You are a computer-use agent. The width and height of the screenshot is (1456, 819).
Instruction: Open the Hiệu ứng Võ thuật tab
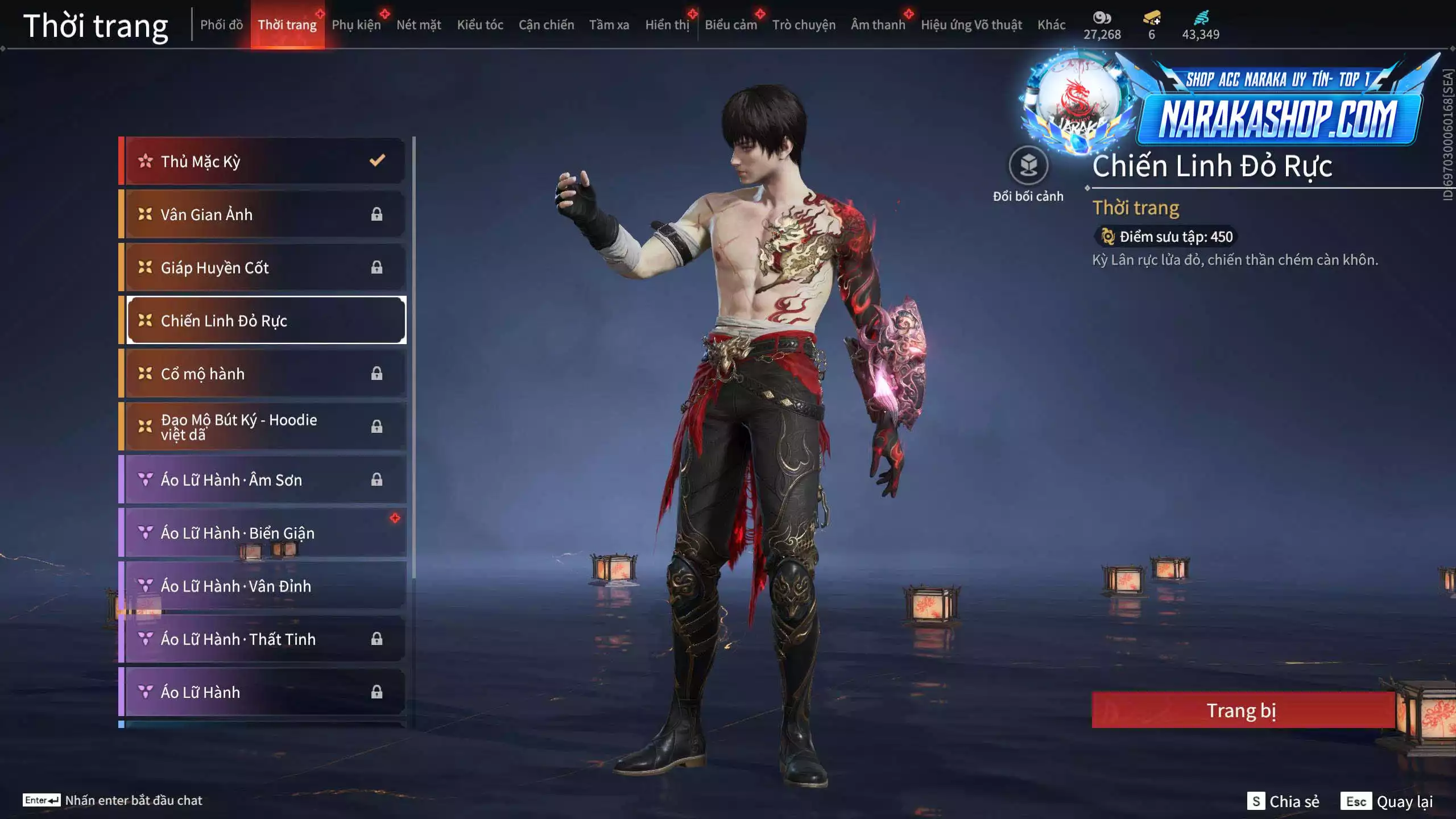tap(971, 25)
